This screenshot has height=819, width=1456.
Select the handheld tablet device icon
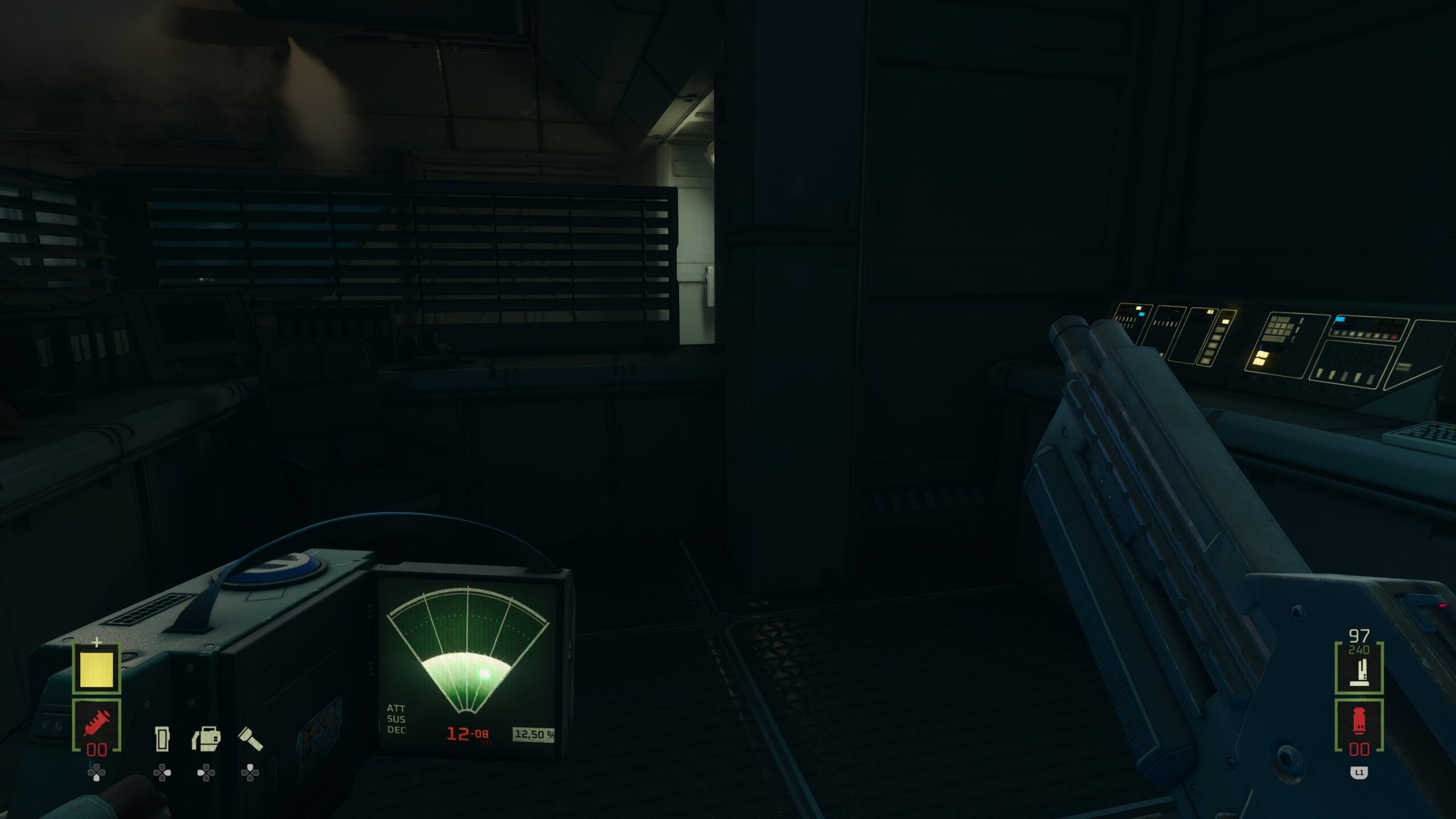click(162, 739)
